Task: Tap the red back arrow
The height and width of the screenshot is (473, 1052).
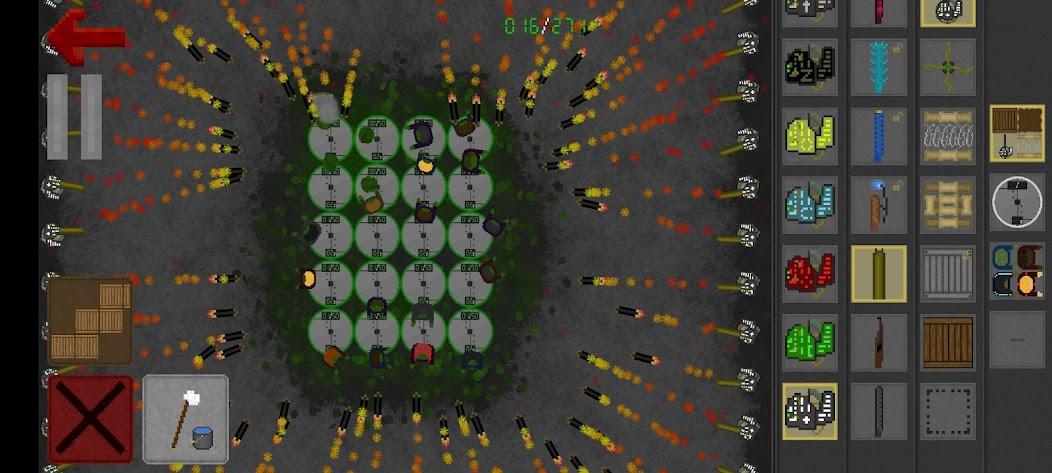Action: point(86,37)
